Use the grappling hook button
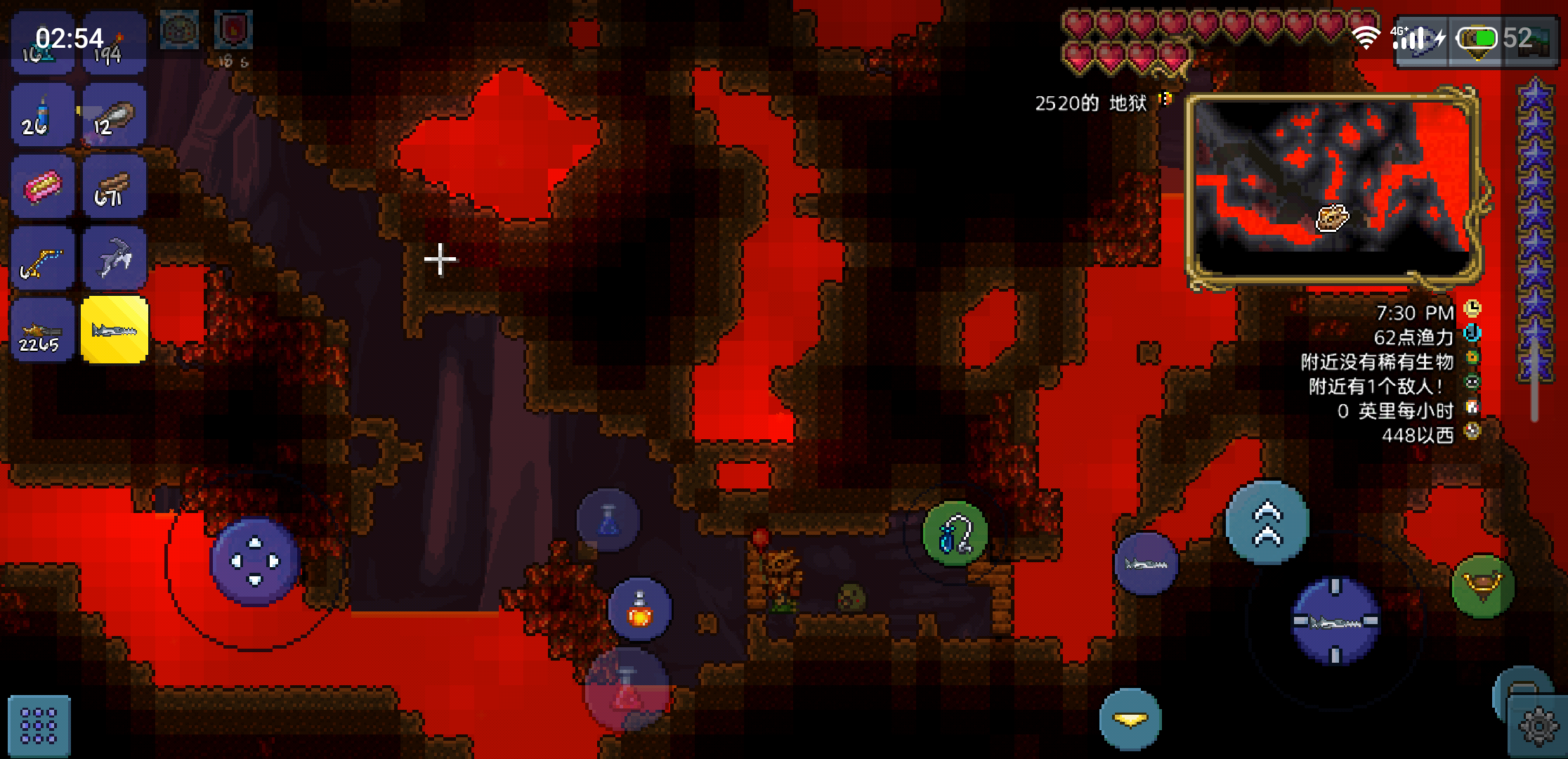Viewport: 1568px width, 759px height. pyautogui.click(x=955, y=533)
